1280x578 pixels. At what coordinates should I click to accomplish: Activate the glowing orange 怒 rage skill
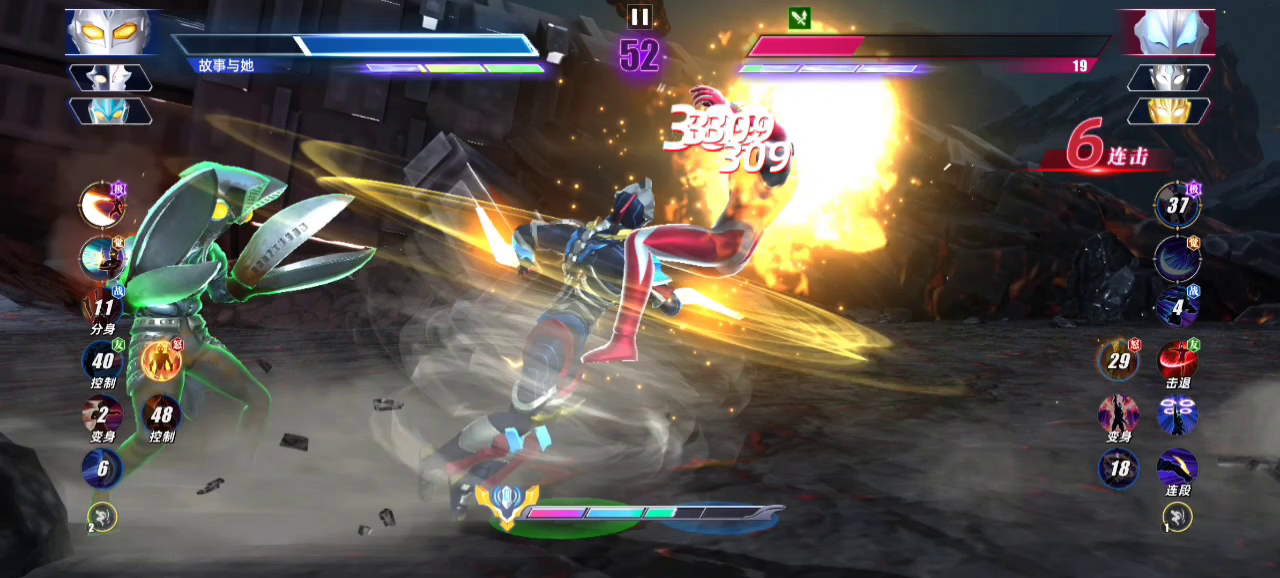click(160, 361)
